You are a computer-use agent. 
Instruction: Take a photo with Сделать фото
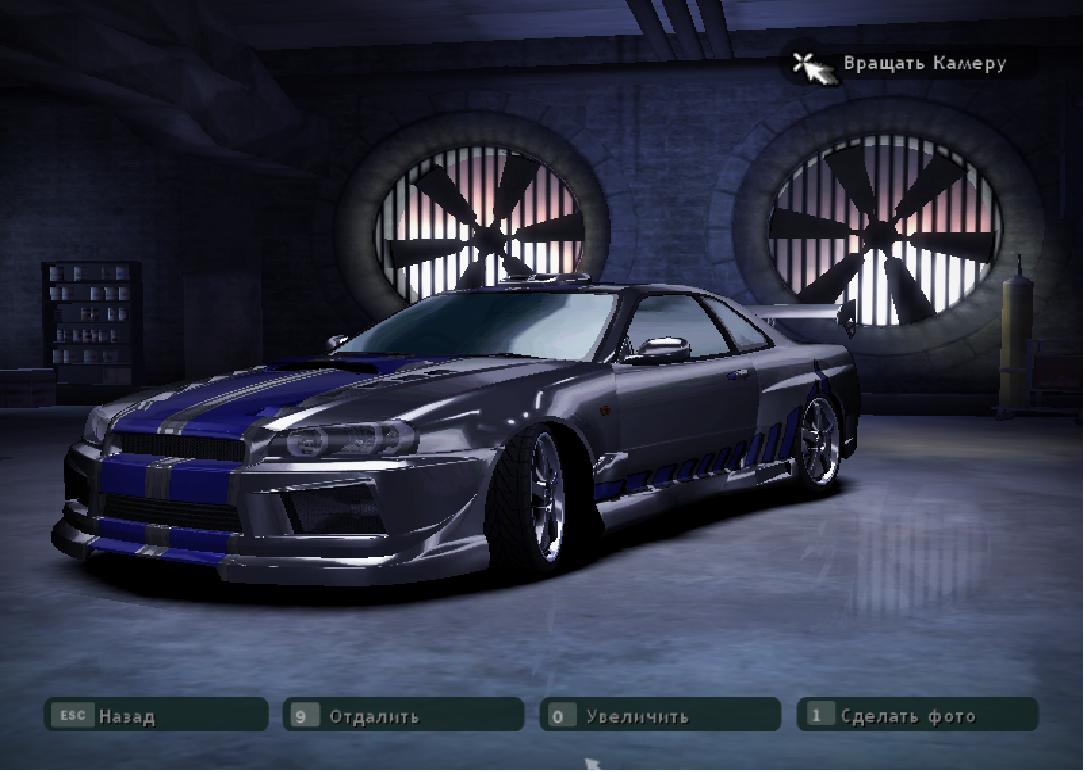click(x=917, y=716)
